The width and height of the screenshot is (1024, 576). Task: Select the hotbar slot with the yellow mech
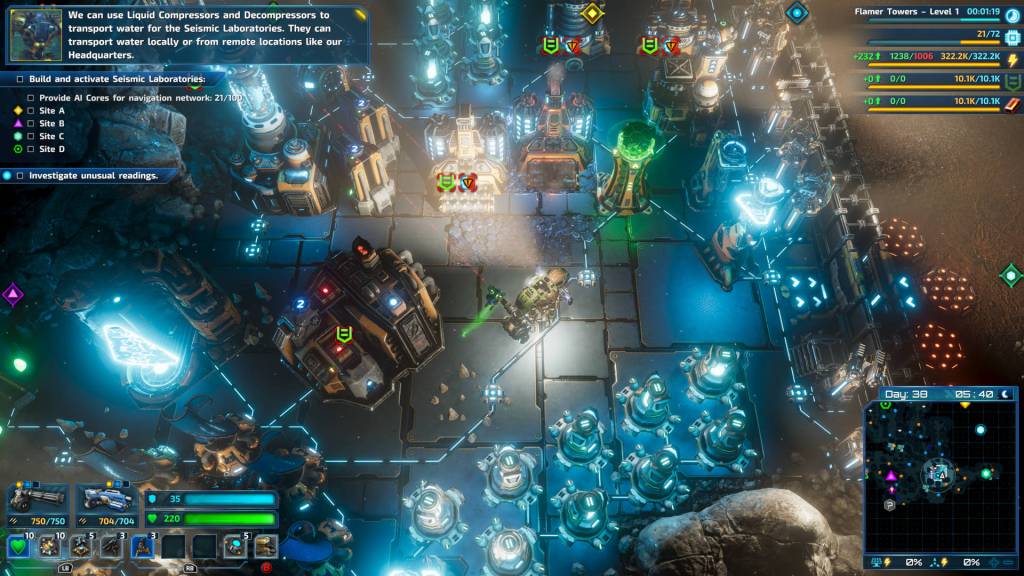266,546
